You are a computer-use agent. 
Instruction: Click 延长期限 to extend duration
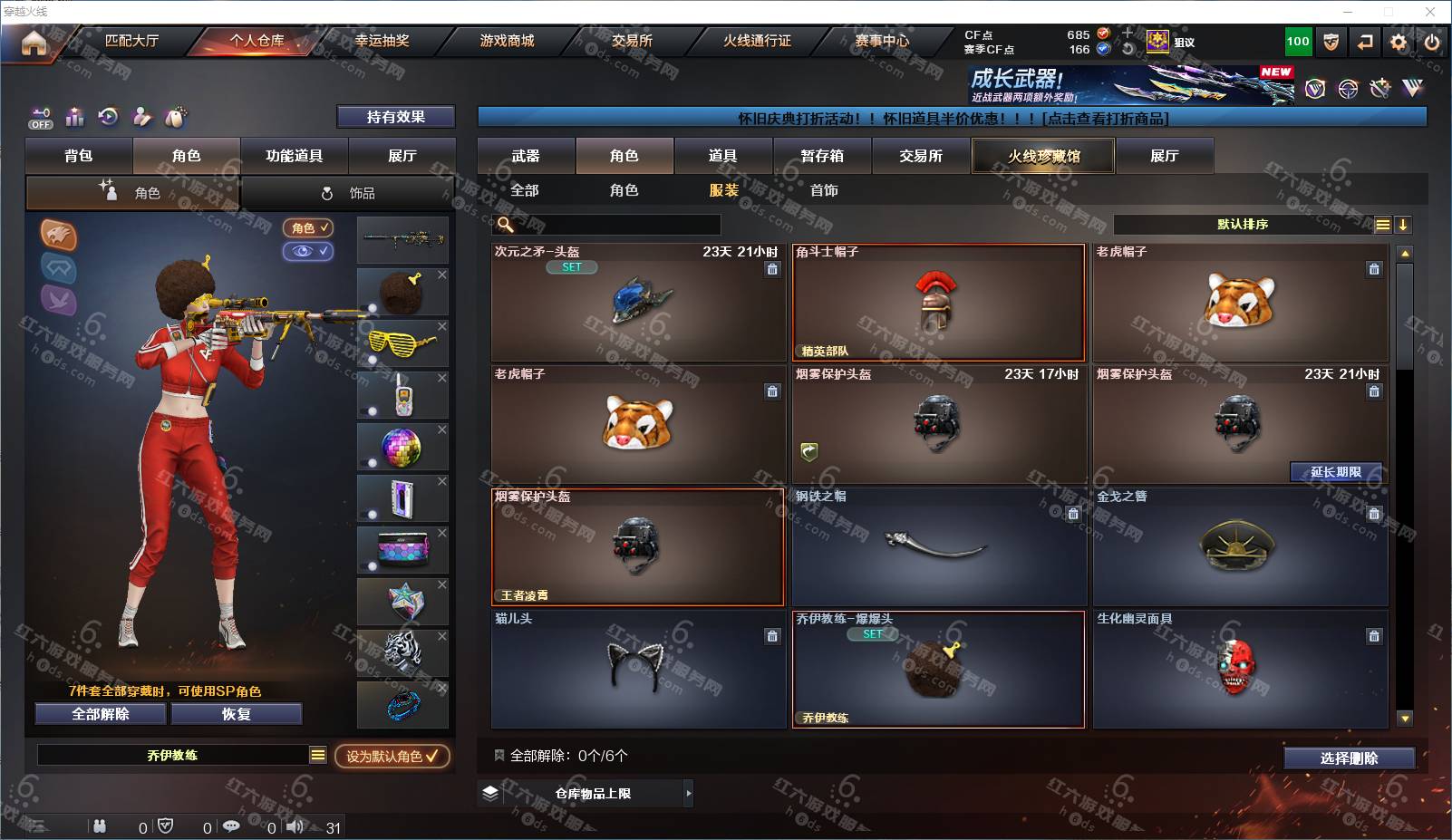(1335, 472)
